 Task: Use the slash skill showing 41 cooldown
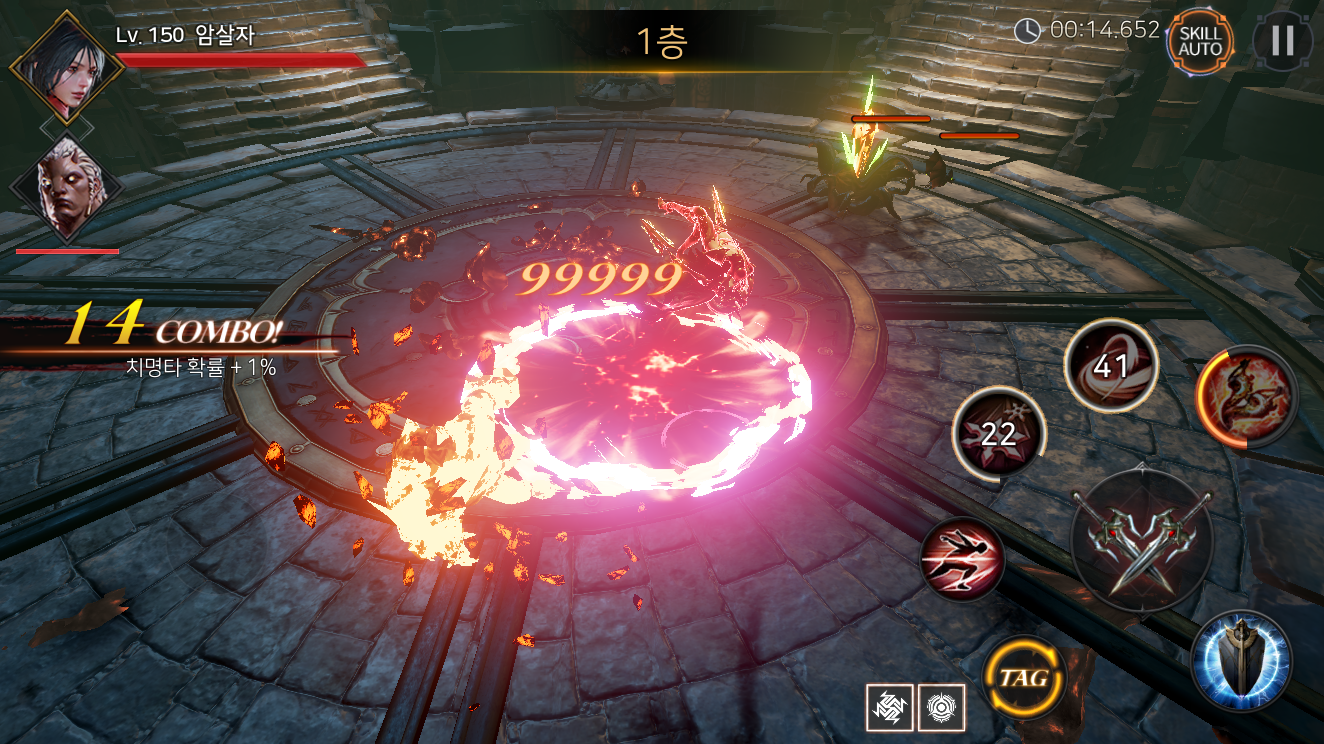pos(1110,366)
